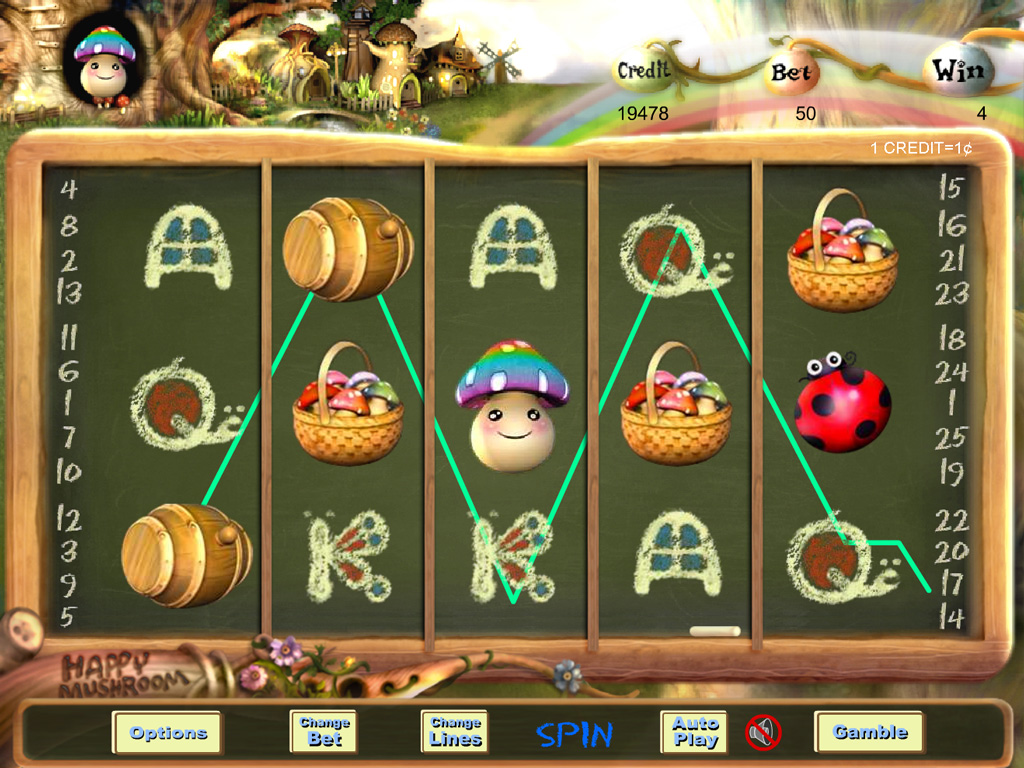The width and height of the screenshot is (1024, 768).
Task: Spin the slot reels
Action: (x=574, y=734)
